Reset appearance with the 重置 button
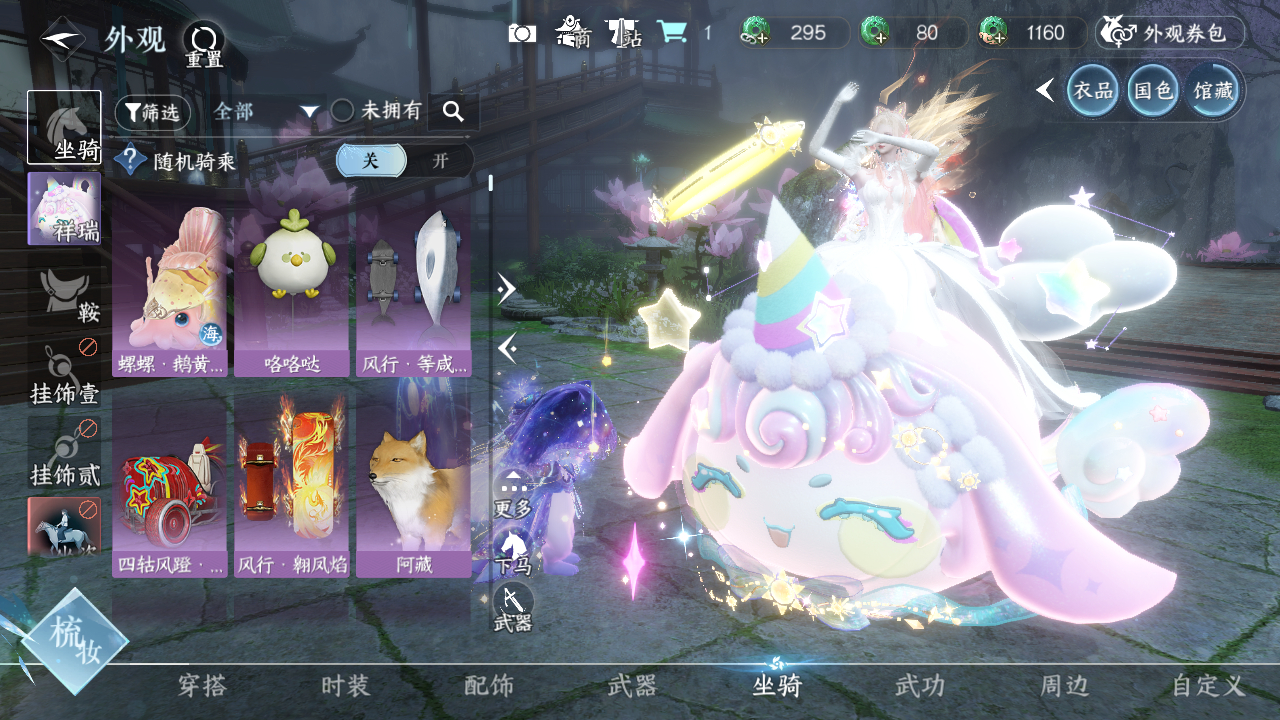 (x=204, y=45)
